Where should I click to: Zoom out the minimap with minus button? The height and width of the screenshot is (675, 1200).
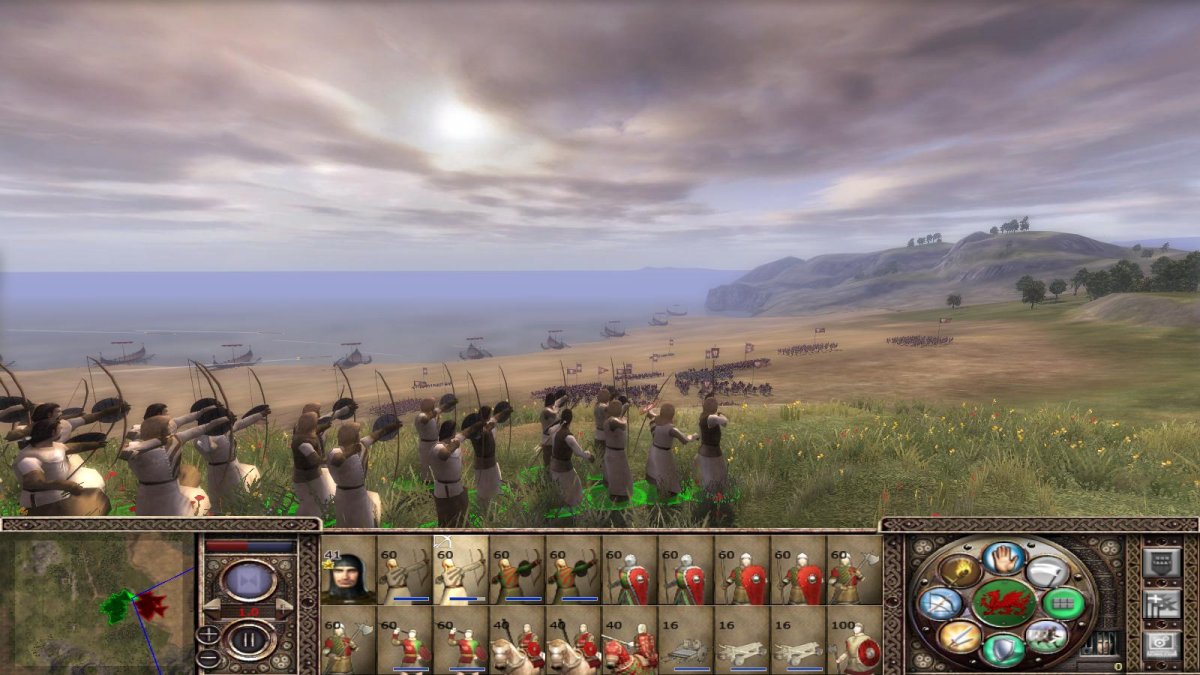coord(209,657)
